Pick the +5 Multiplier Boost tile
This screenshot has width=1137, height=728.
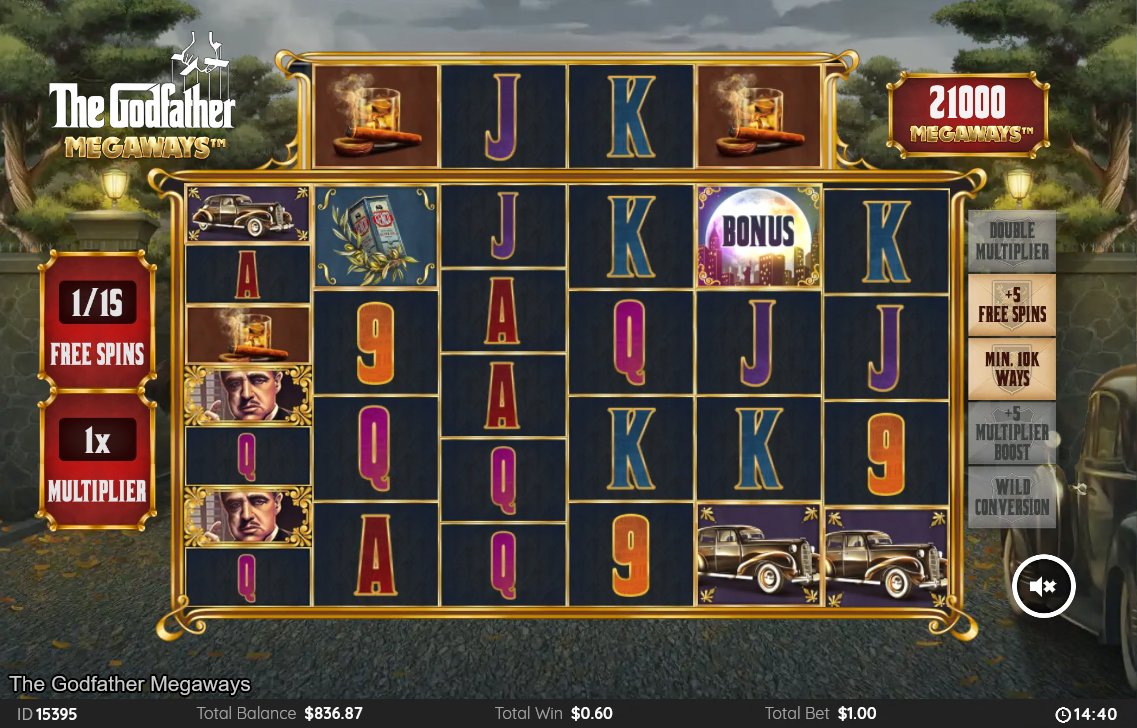tap(1011, 433)
